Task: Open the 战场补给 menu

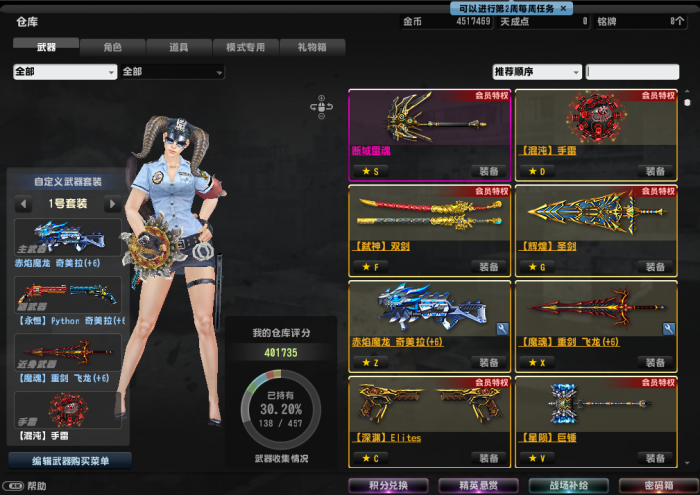Action: click(567, 485)
